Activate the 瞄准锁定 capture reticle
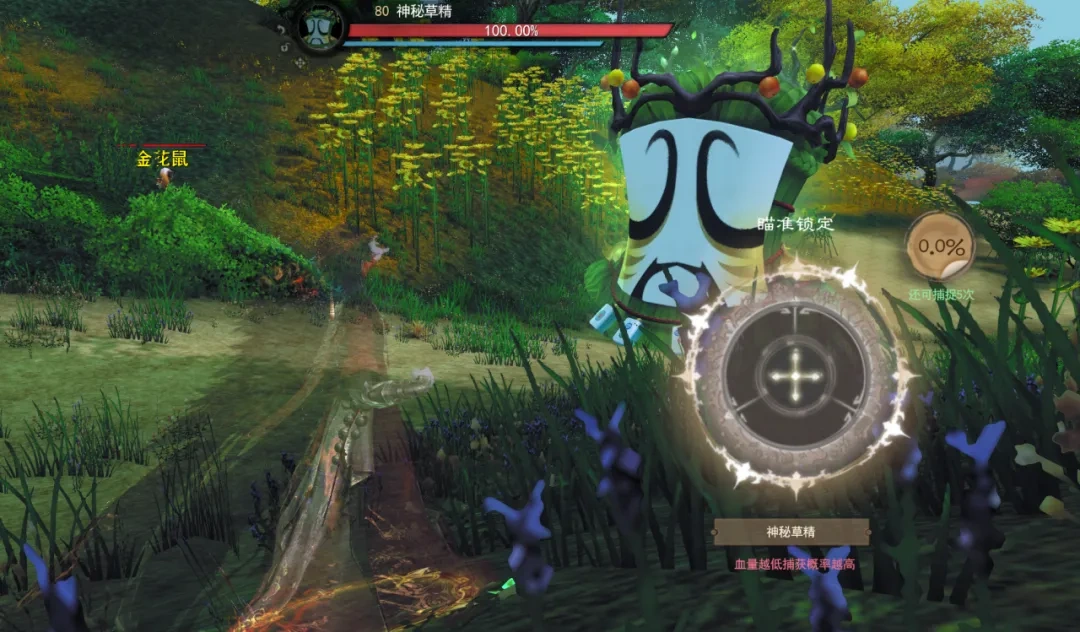1080x632 pixels. tap(795, 378)
